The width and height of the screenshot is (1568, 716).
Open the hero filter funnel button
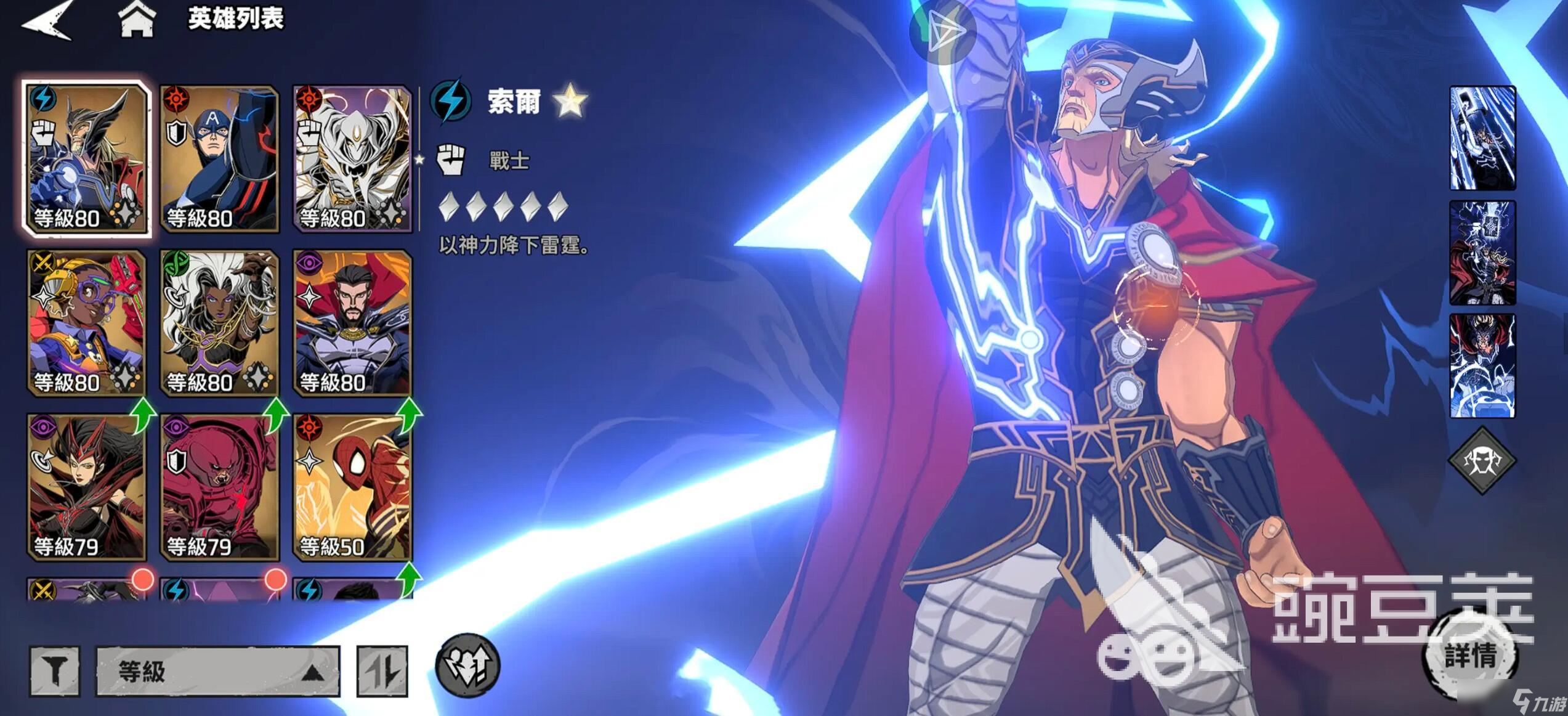pos(55,671)
